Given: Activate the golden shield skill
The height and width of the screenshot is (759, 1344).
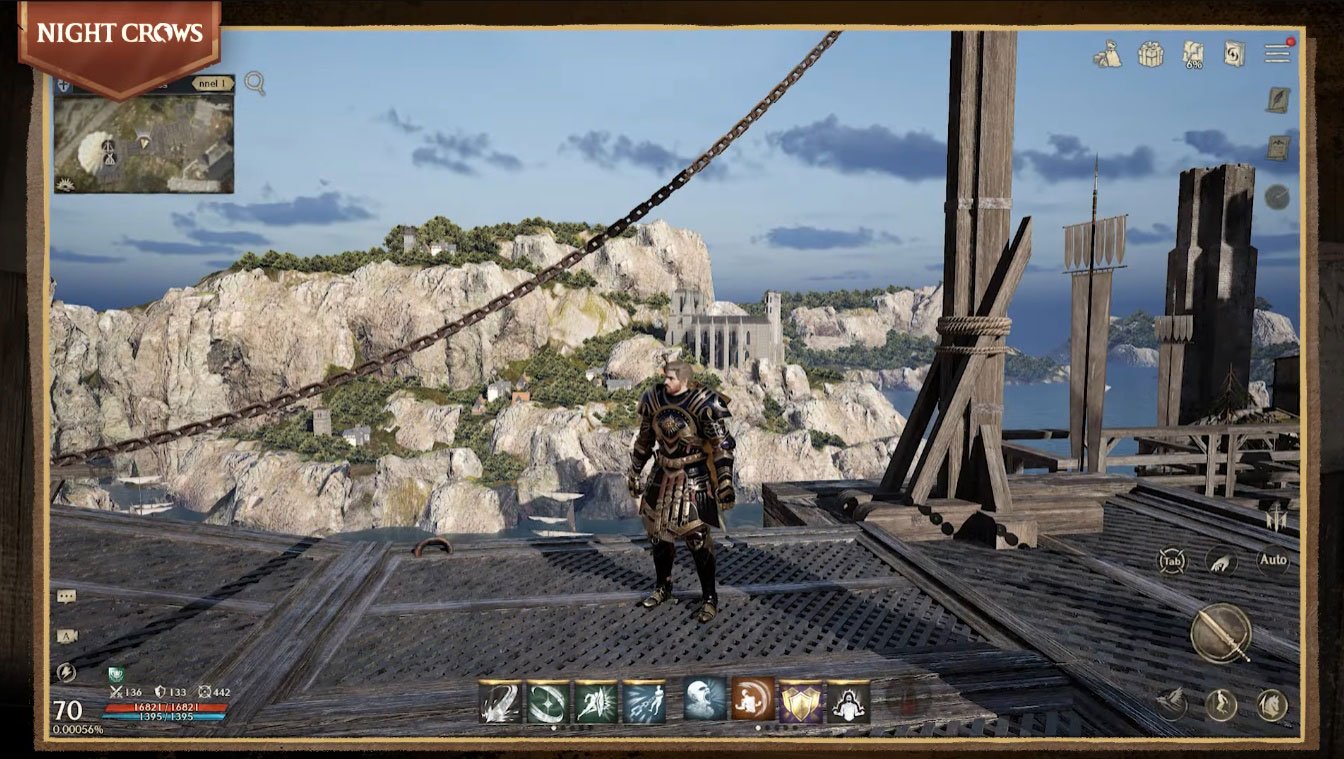Looking at the screenshot, I should [800, 701].
